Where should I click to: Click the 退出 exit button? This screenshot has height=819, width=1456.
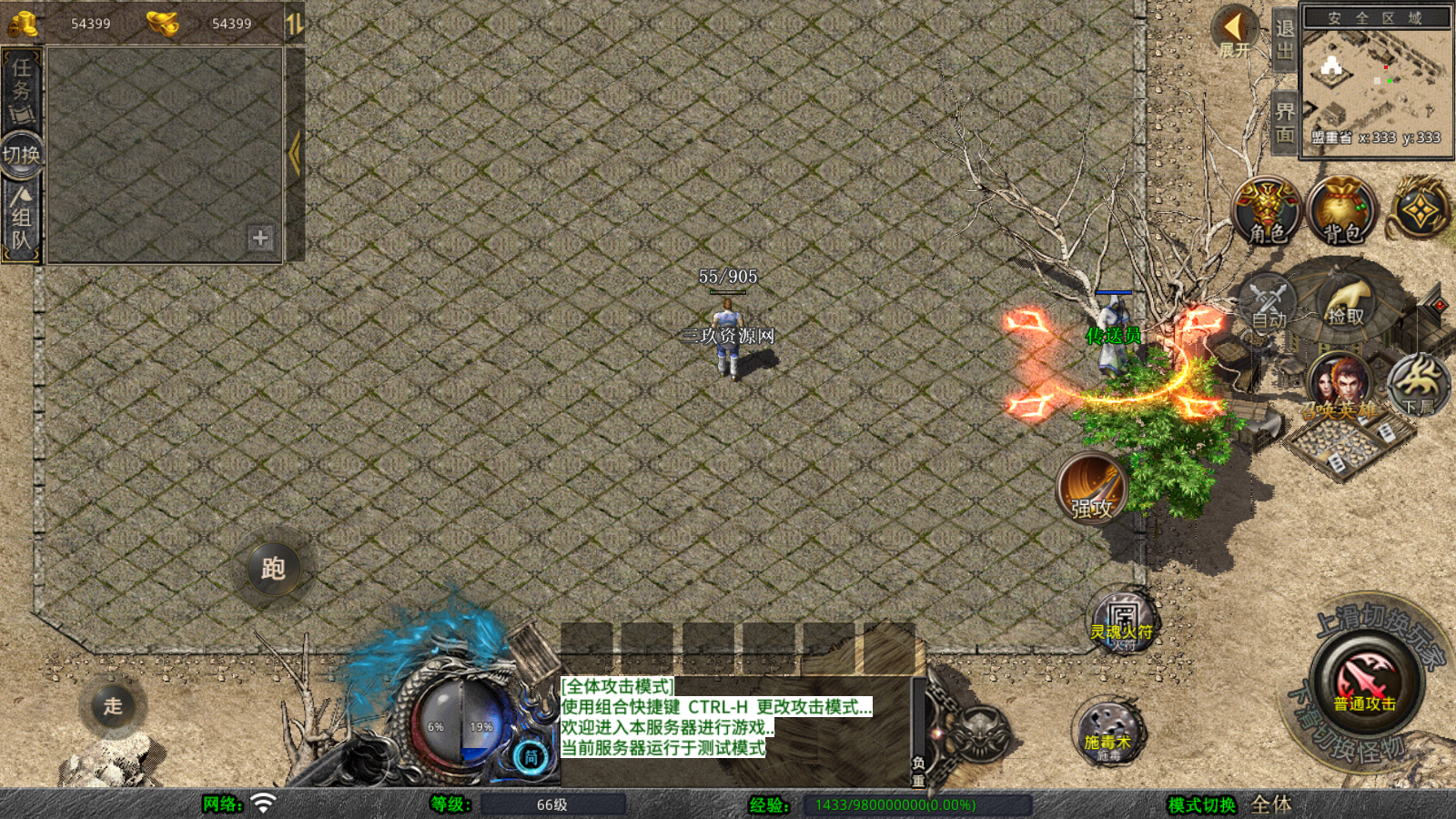pos(1284,39)
